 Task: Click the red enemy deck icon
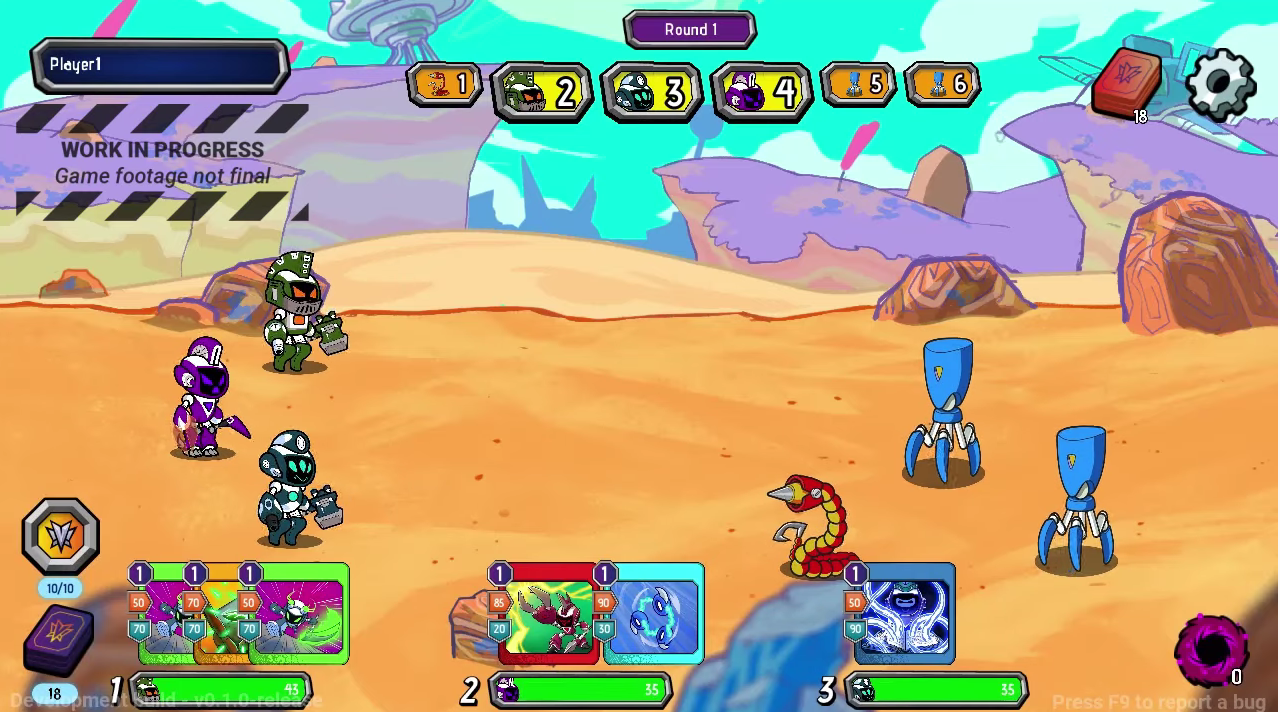pos(1127,82)
